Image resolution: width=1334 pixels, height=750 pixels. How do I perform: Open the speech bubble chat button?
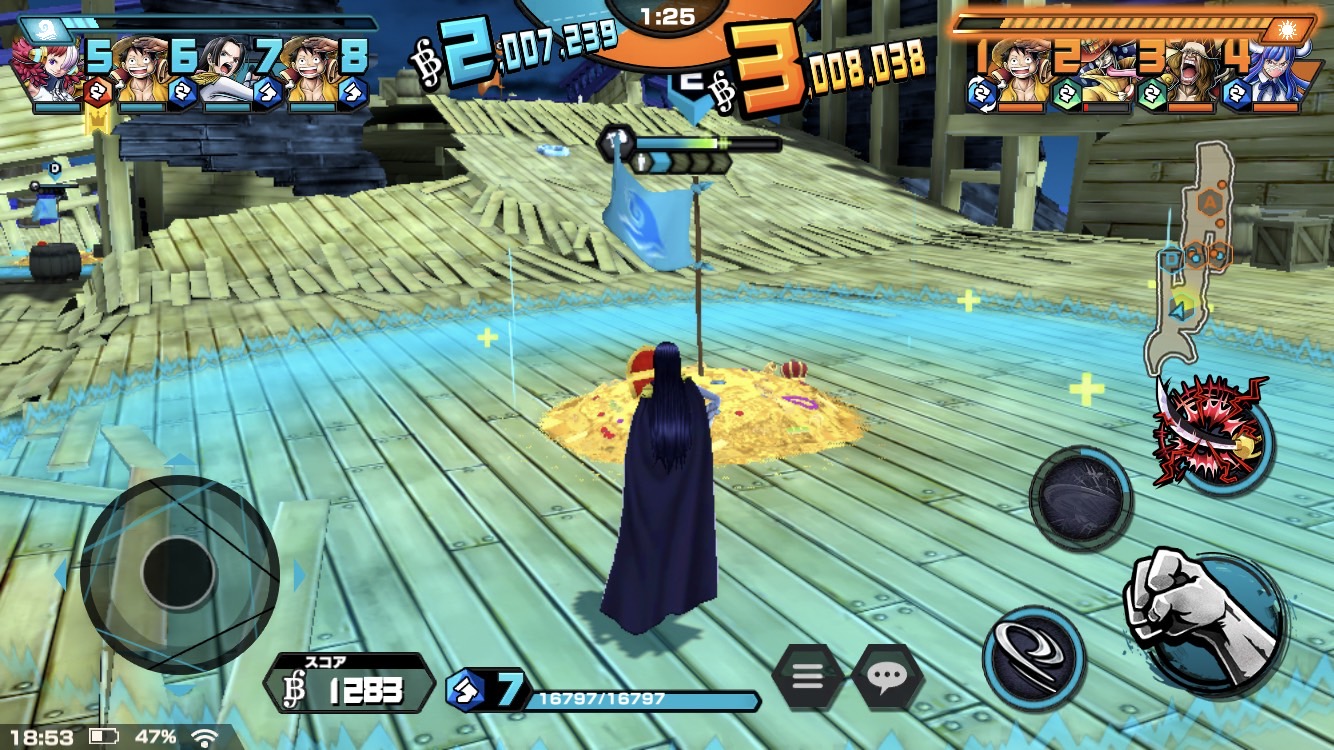coord(887,677)
